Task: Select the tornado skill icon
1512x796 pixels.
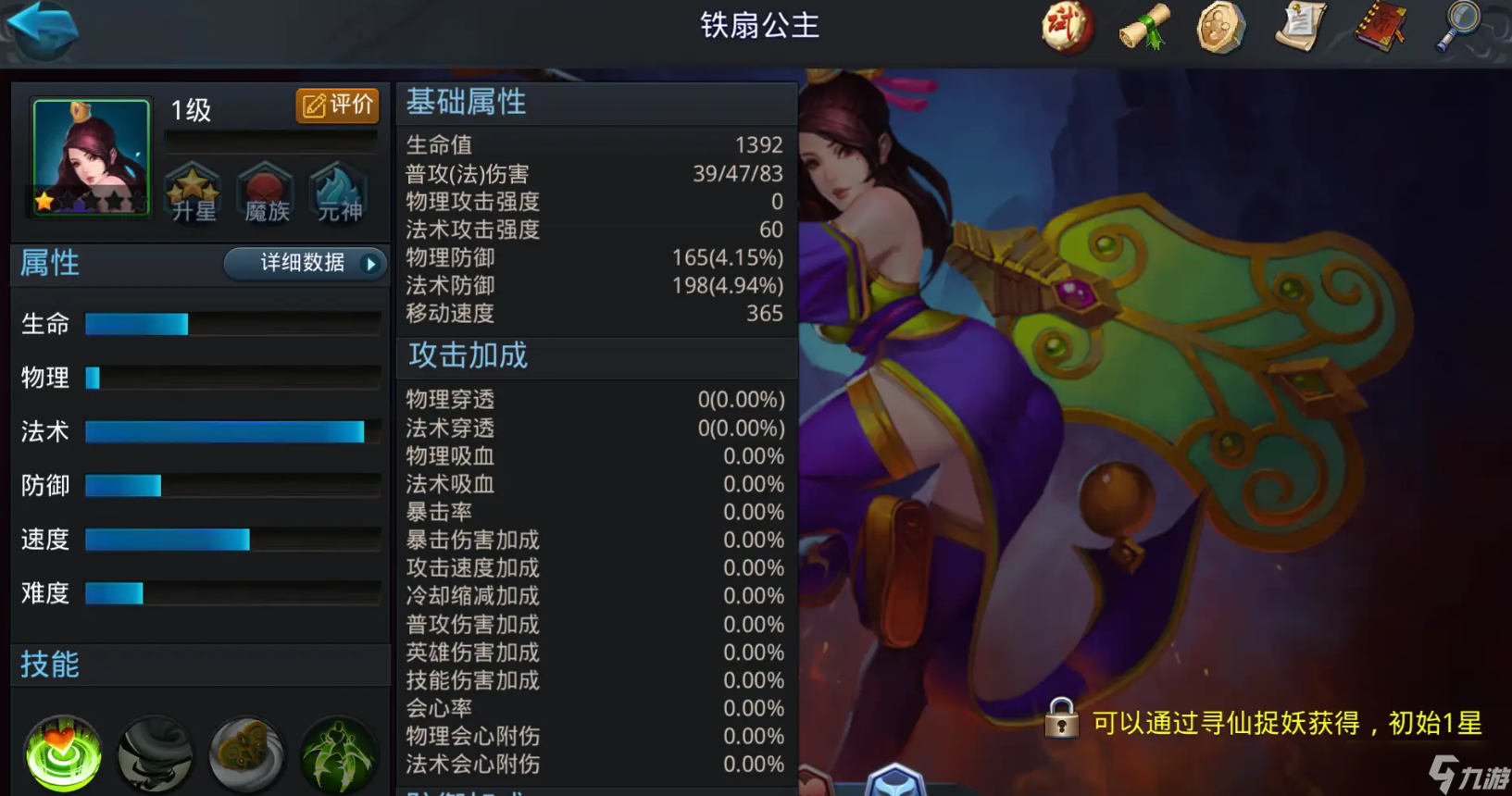Action: [x=154, y=754]
